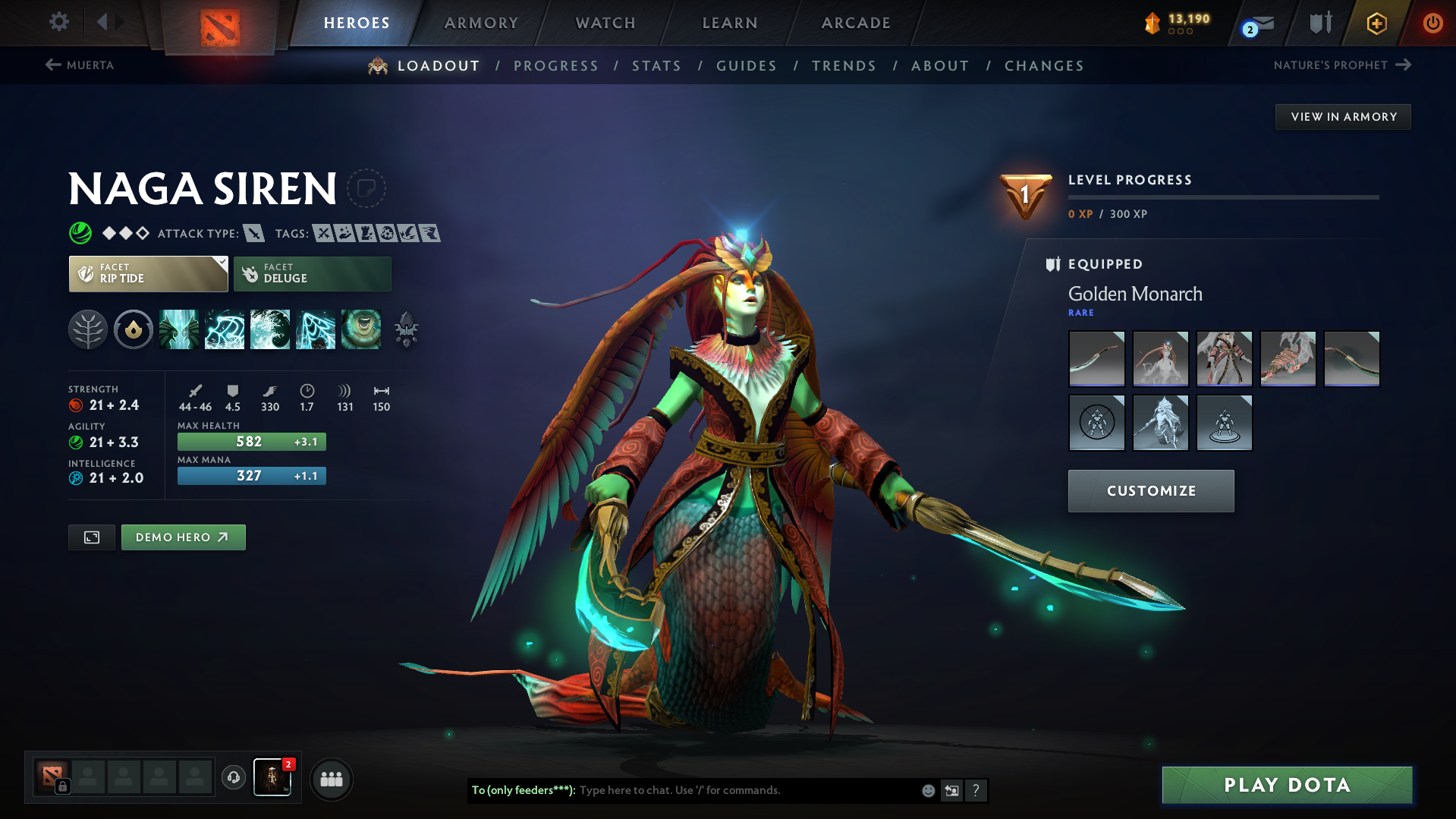Select the Mirror Image ability icon
Viewport: 1456px width, 819px height.
(x=180, y=329)
